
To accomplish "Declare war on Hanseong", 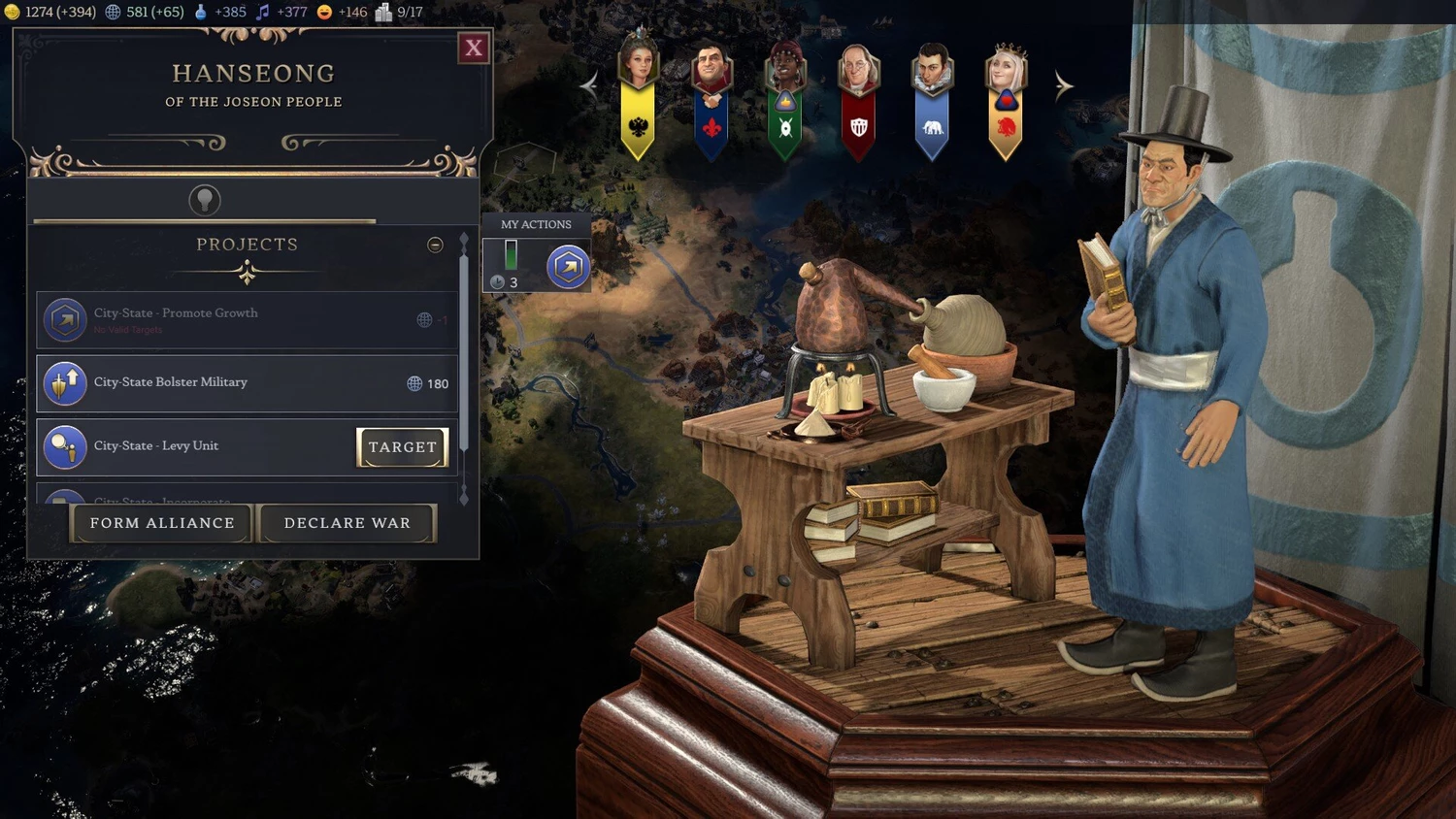I will (347, 523).
